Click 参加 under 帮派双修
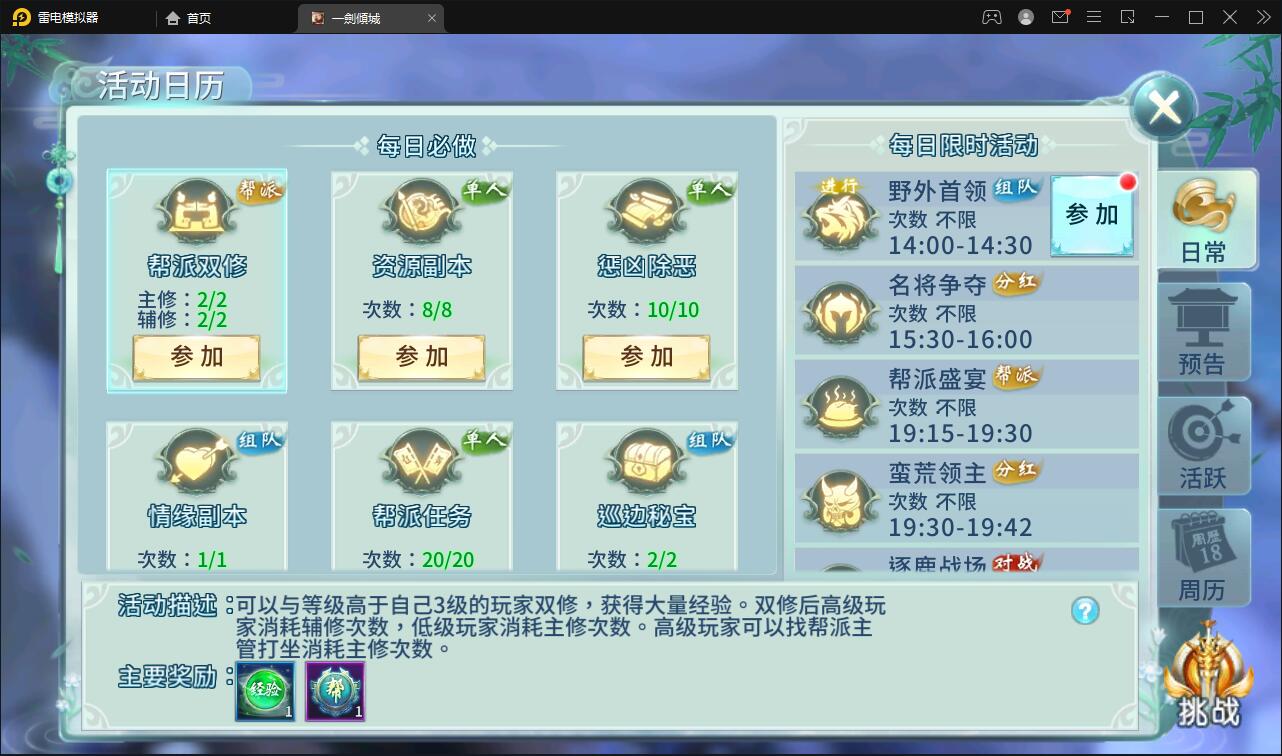 [x=196, y=357]
